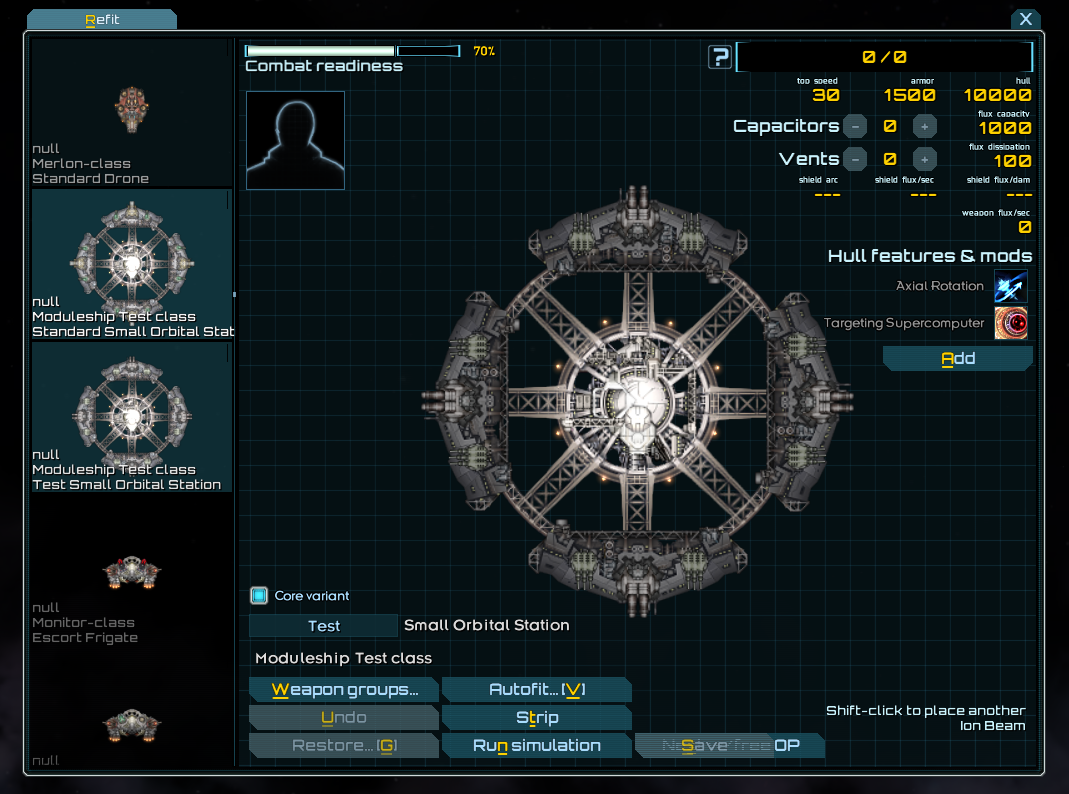Click the captain portrait silhouette
The image size is (1069, 794).
click(295, 140)
